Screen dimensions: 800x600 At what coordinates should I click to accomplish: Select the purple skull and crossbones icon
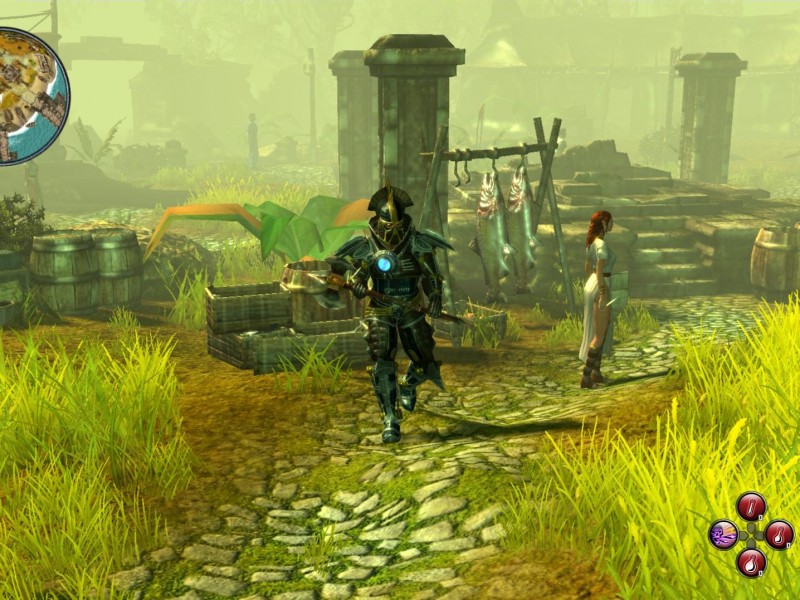point(723,535)
